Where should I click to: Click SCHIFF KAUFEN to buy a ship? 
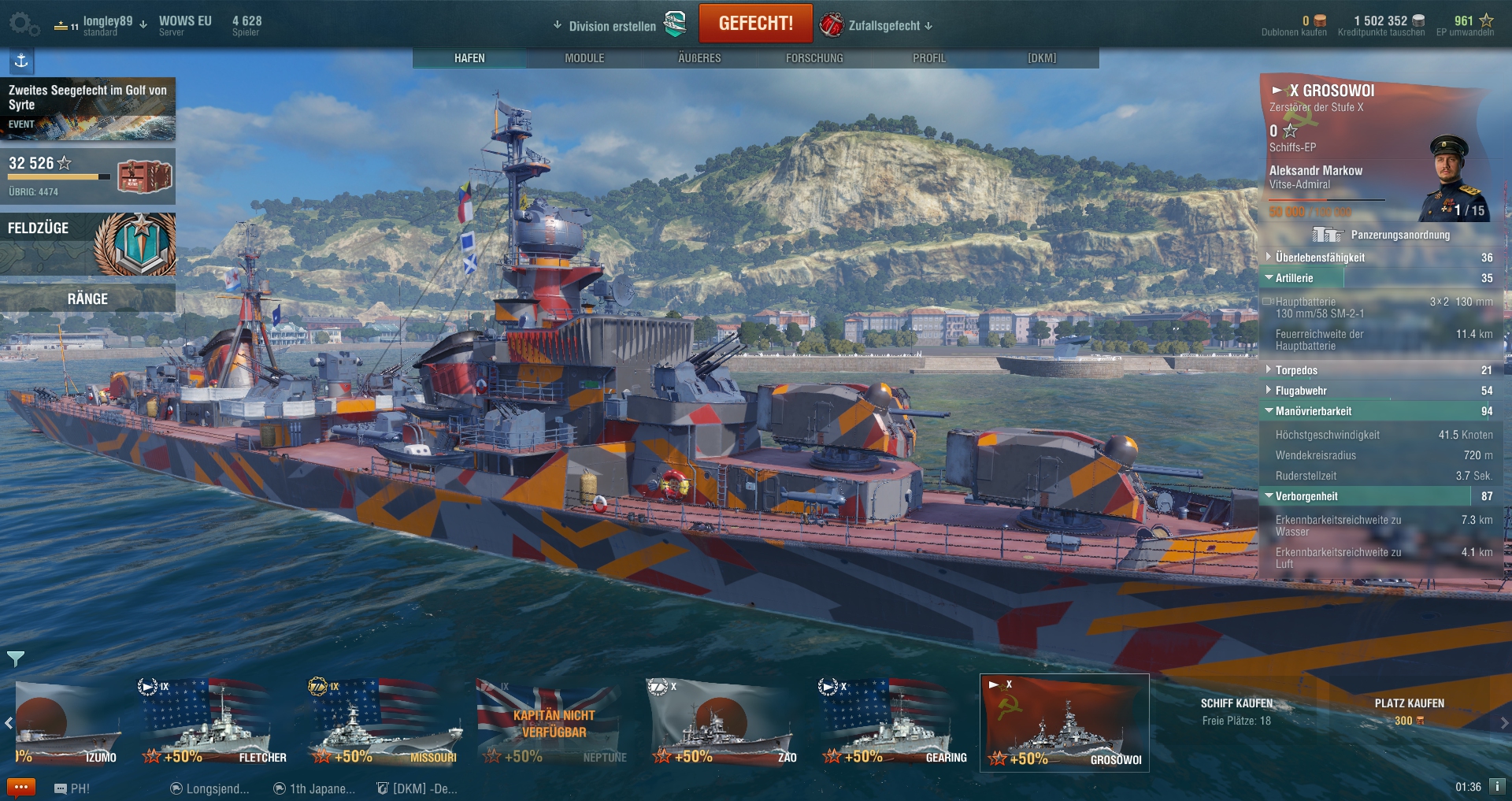pyautogui.click(x=1236, y=710)
